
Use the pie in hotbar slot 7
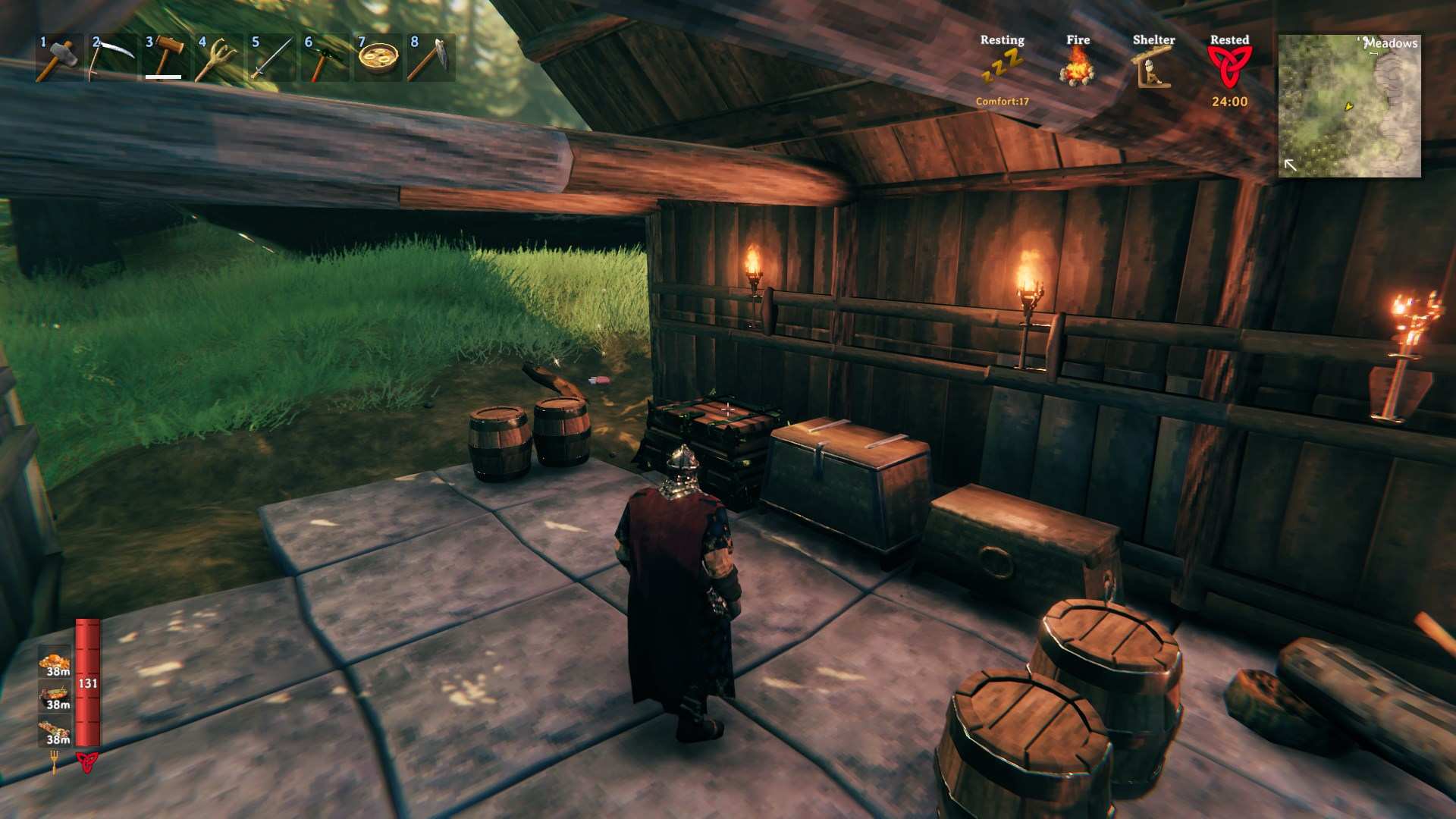coord(378,58)
